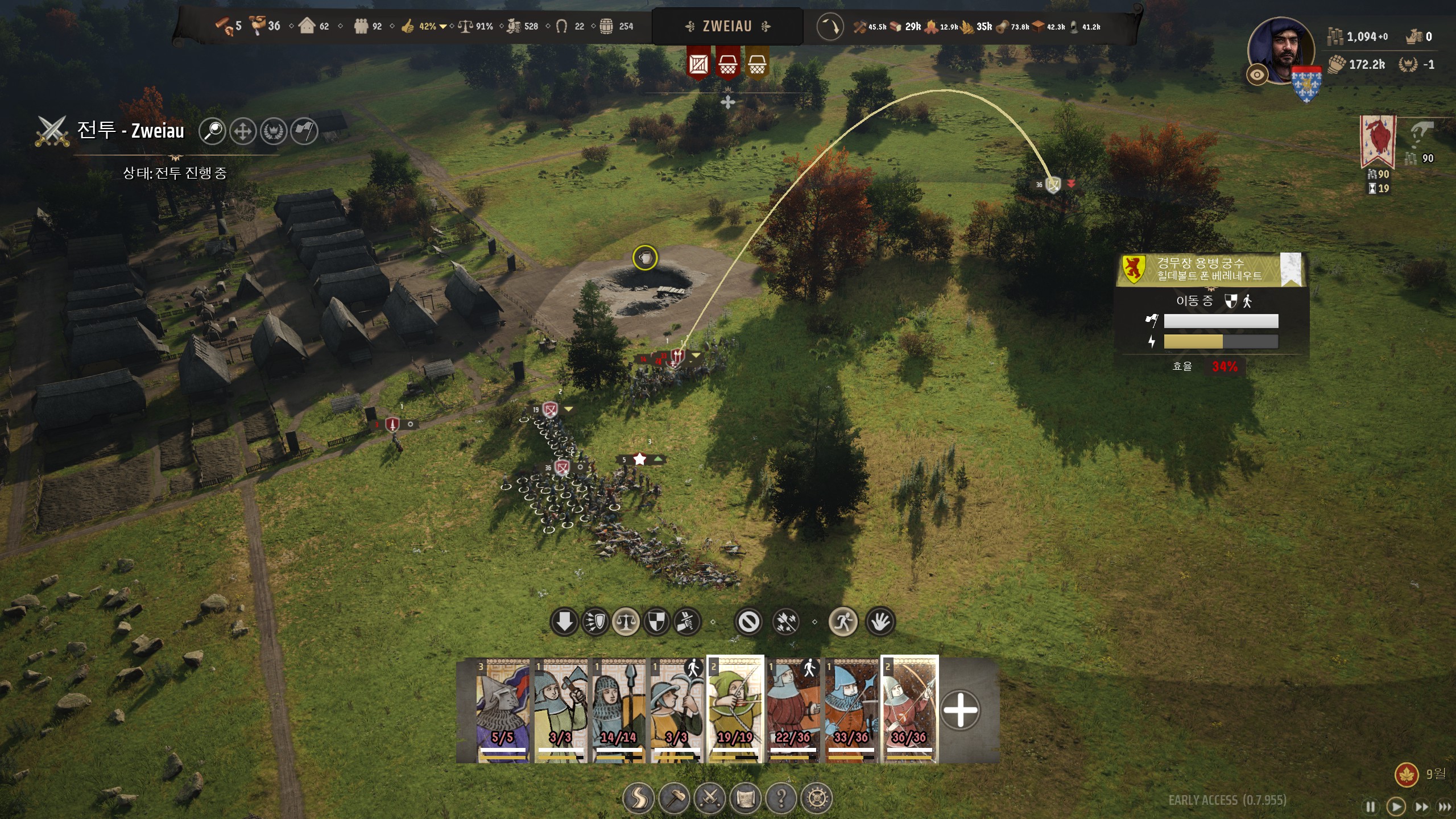Add a new unit with the plus button

point(960,710)
